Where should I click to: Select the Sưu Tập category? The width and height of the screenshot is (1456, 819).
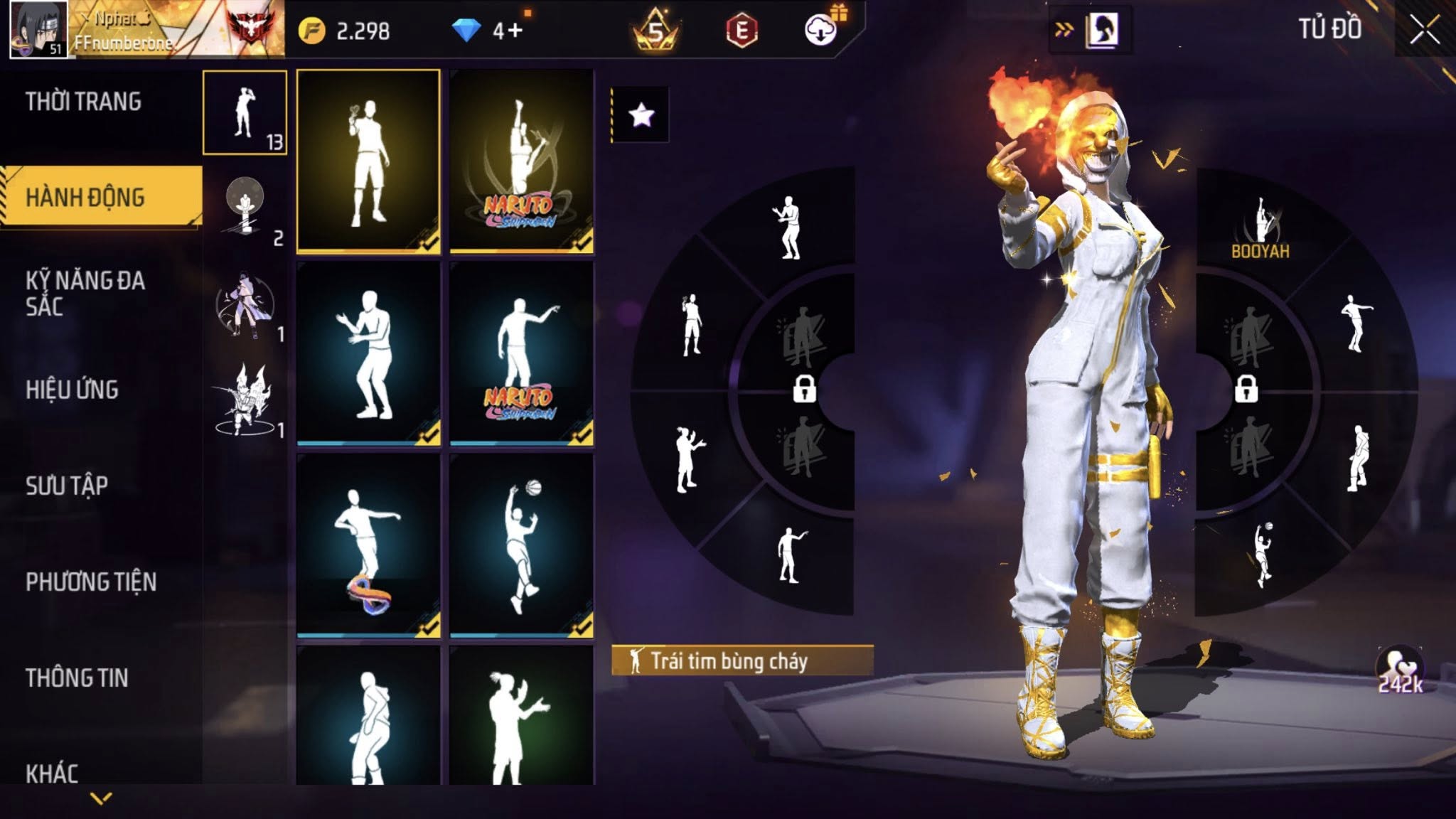pyautogui.click(x=67, y=486)
